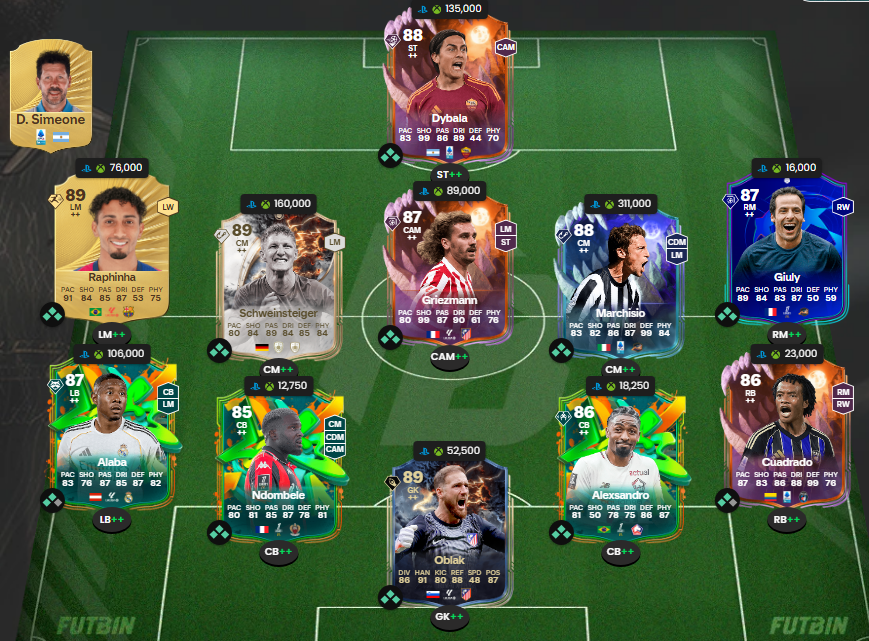This screenshot has width=869, height=641.
Task: Click the CAM++ position label
Action: [449, 357]
